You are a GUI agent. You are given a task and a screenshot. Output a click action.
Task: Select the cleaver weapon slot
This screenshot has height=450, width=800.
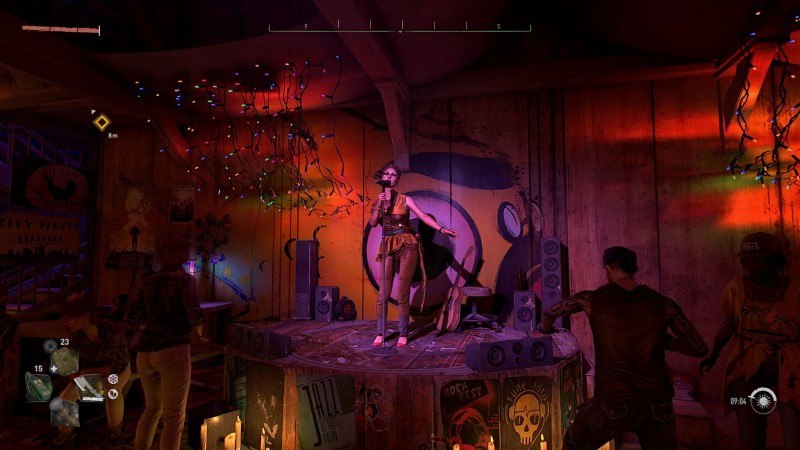coord(88,385)
